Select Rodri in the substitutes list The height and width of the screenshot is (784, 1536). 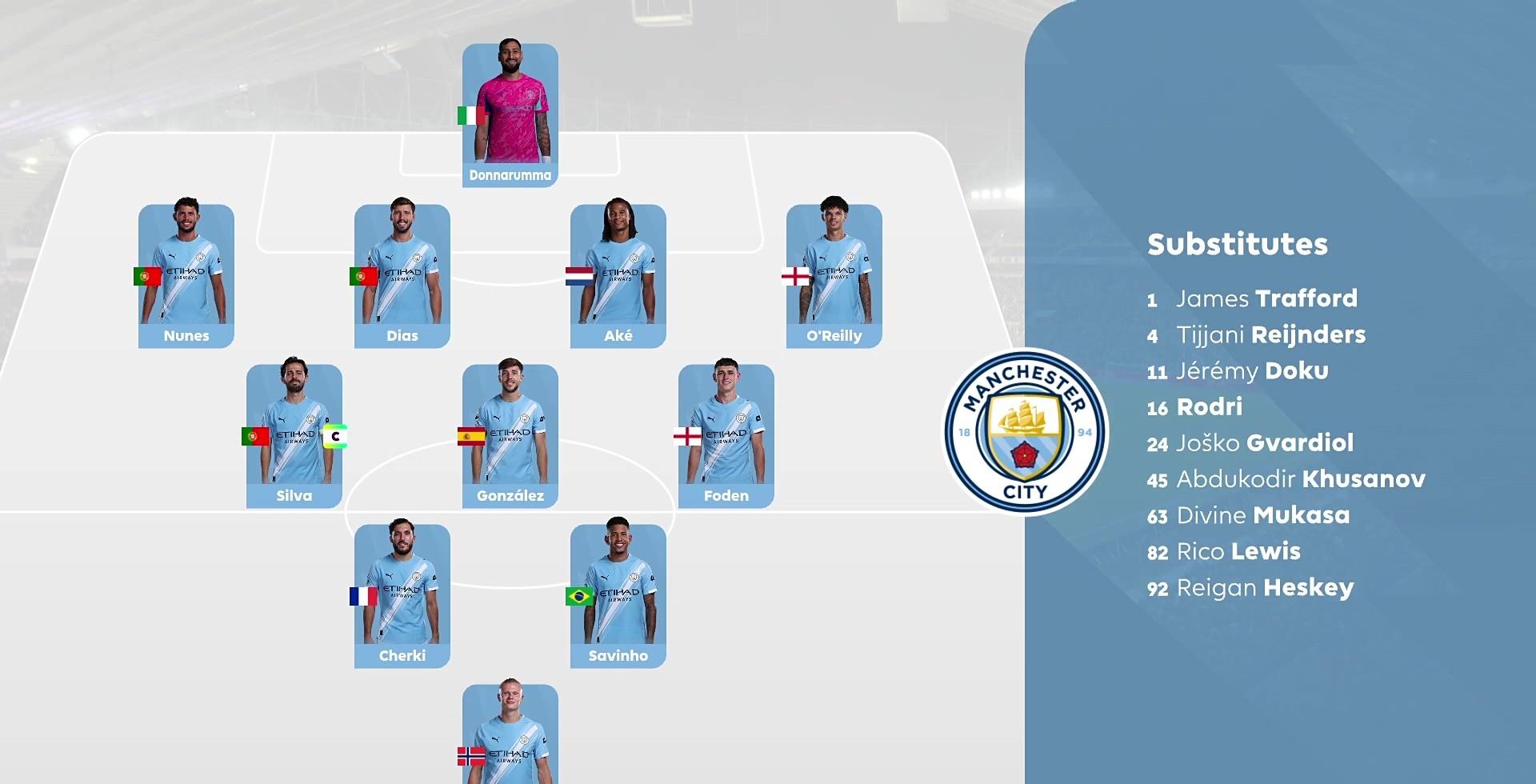[1209, 406]
